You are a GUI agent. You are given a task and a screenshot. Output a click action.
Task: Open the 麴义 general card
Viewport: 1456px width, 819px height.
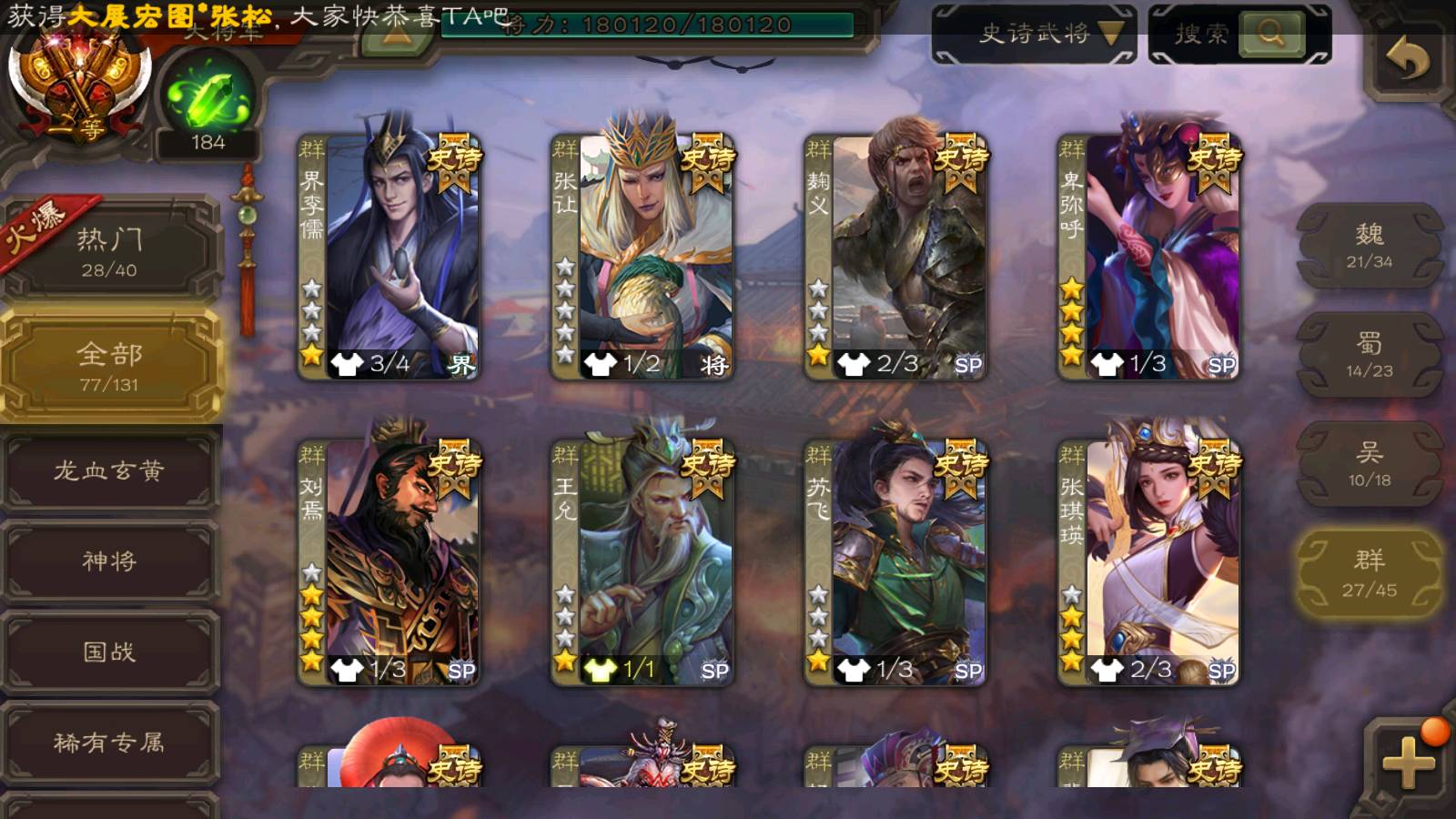click(x=895, y=257)
